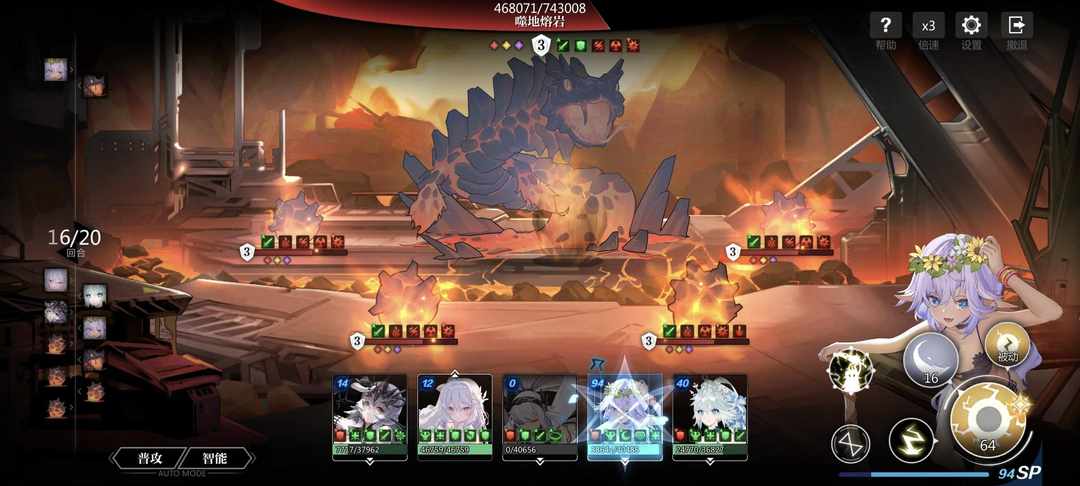Select the 普攻 auto mode
Screen dimensions: 1080x486
(150, 458)
